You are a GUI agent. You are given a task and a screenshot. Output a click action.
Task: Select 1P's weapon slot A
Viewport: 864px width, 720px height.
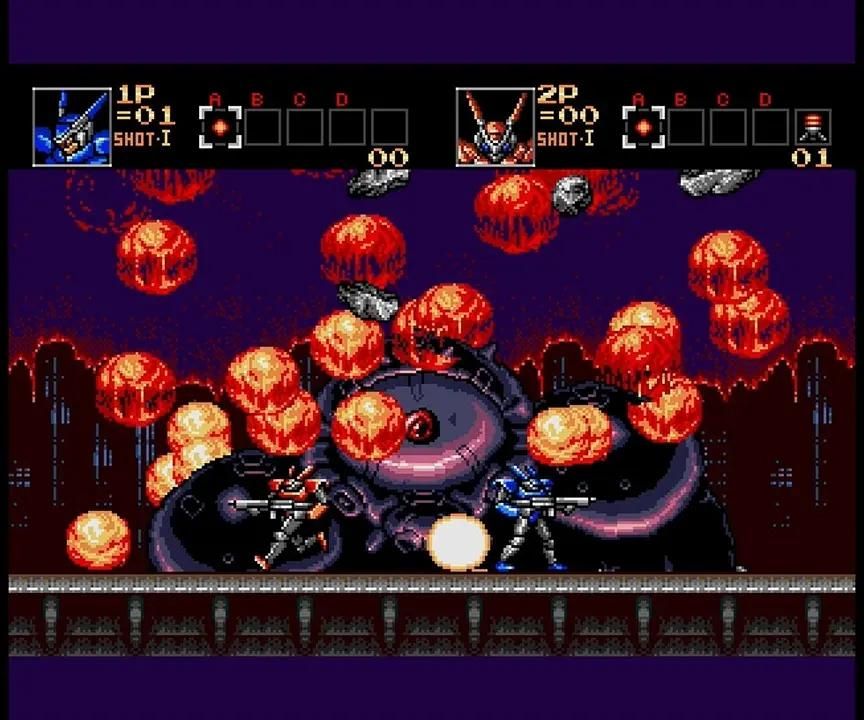220,128
